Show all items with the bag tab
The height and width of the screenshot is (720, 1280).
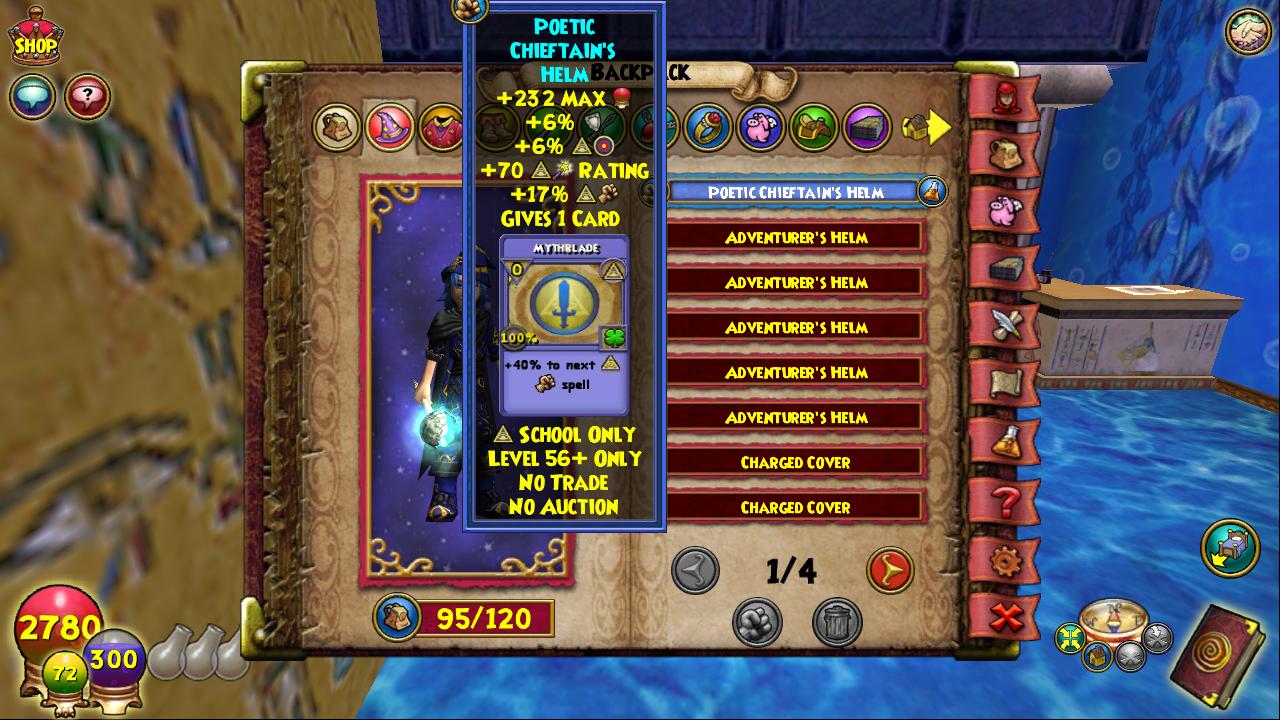tap(336, 127)
